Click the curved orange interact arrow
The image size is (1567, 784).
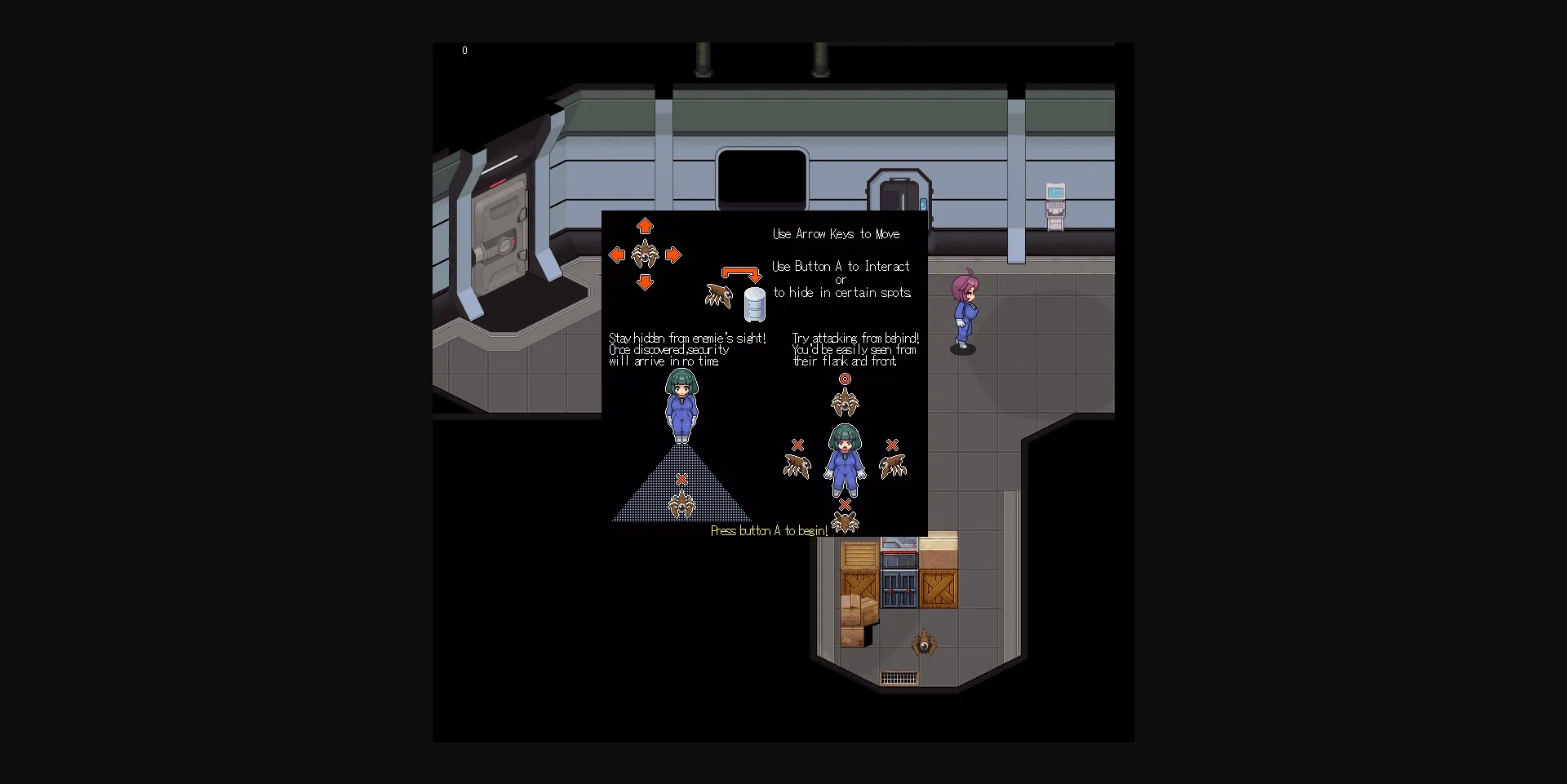[739, 271]
